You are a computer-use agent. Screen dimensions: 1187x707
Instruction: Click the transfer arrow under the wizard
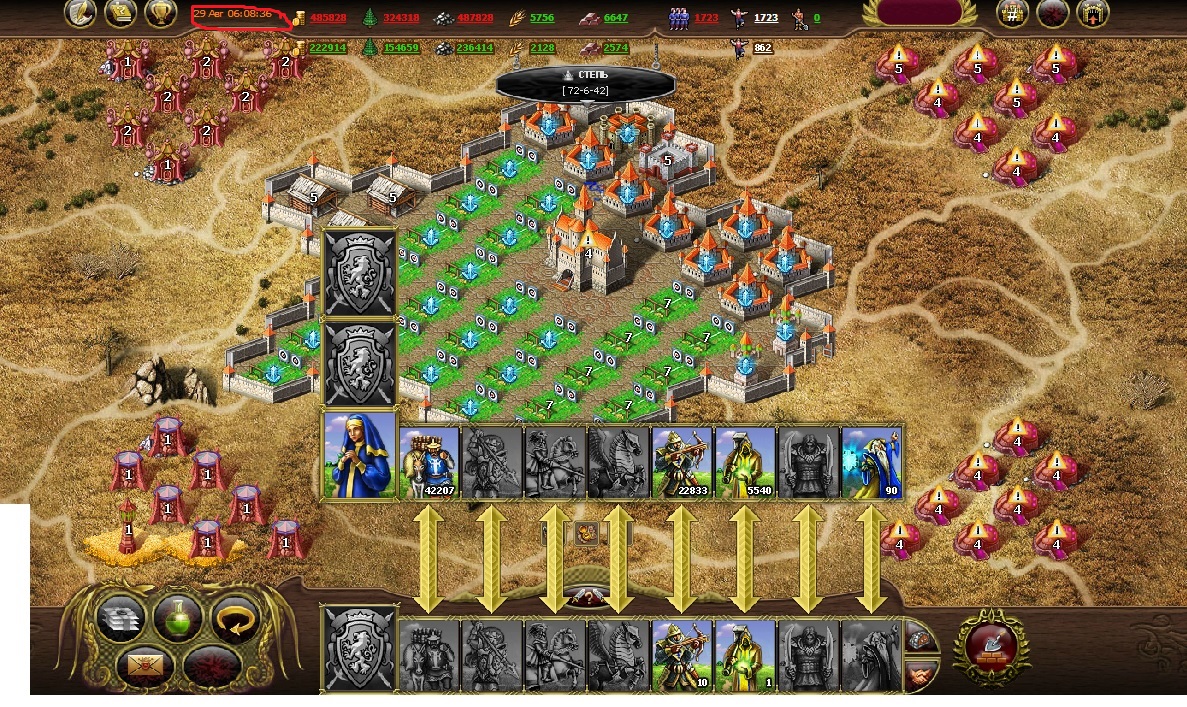click(871, 558)
